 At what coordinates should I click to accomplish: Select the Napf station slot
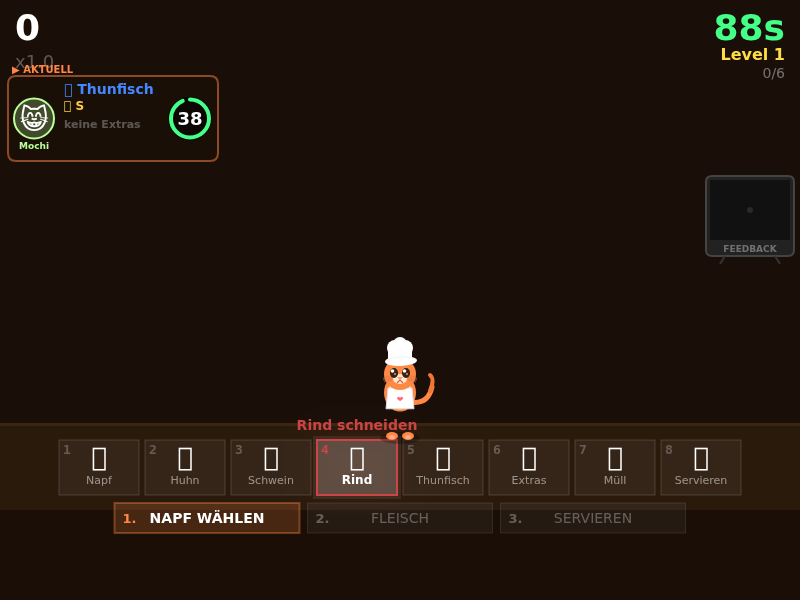[x=99, y=467]
